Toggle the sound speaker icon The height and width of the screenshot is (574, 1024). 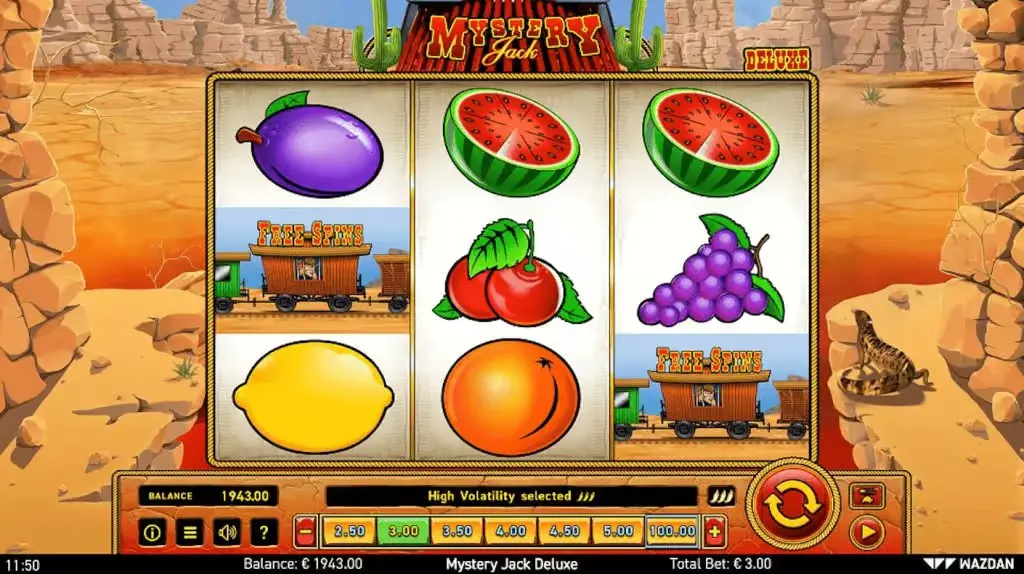[226, 532]
